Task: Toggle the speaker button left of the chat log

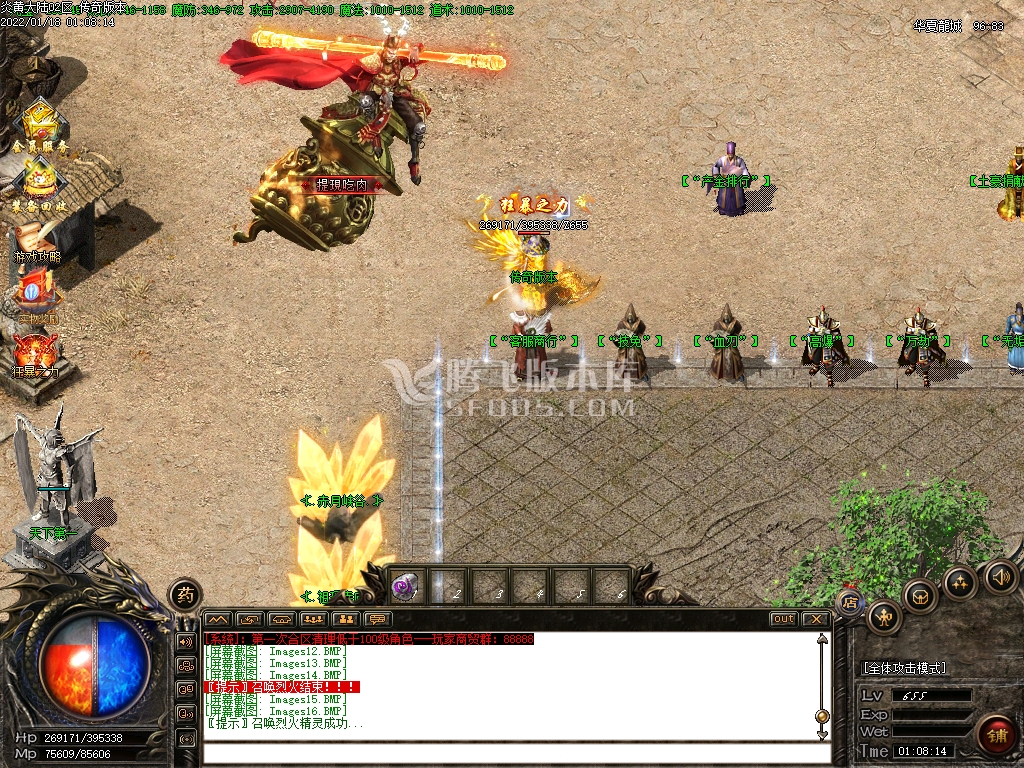Action: [x=186, y=641]
